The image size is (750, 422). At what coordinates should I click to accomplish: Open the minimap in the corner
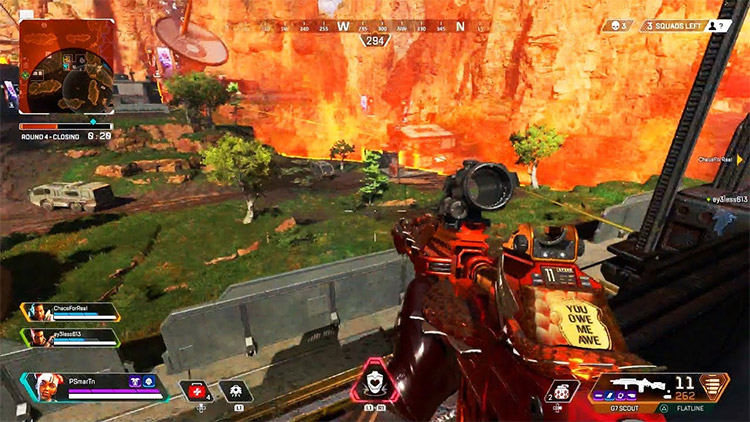click(x=66, y=68)
